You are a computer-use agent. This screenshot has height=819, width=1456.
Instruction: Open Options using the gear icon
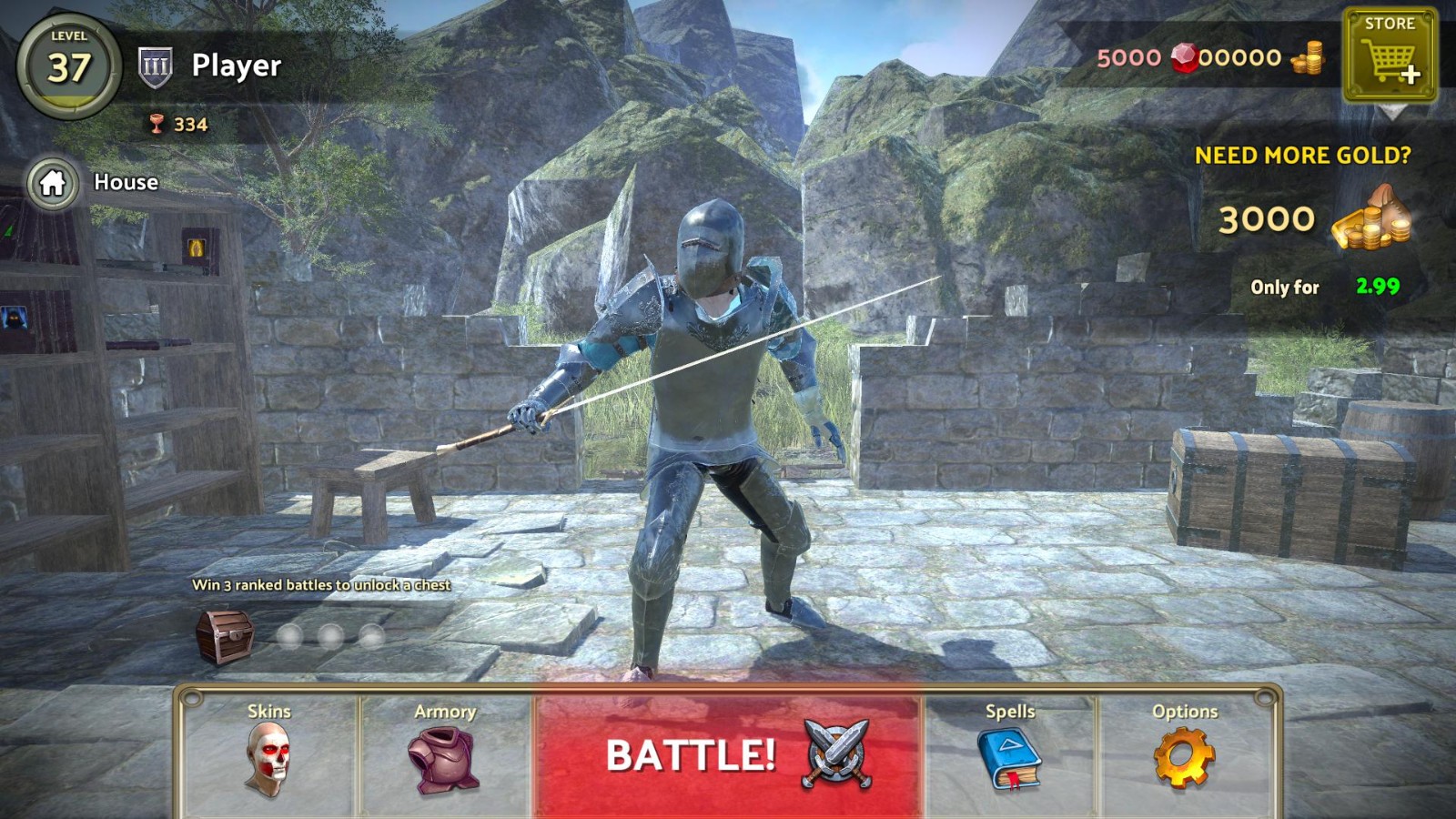click(1185, 759)
